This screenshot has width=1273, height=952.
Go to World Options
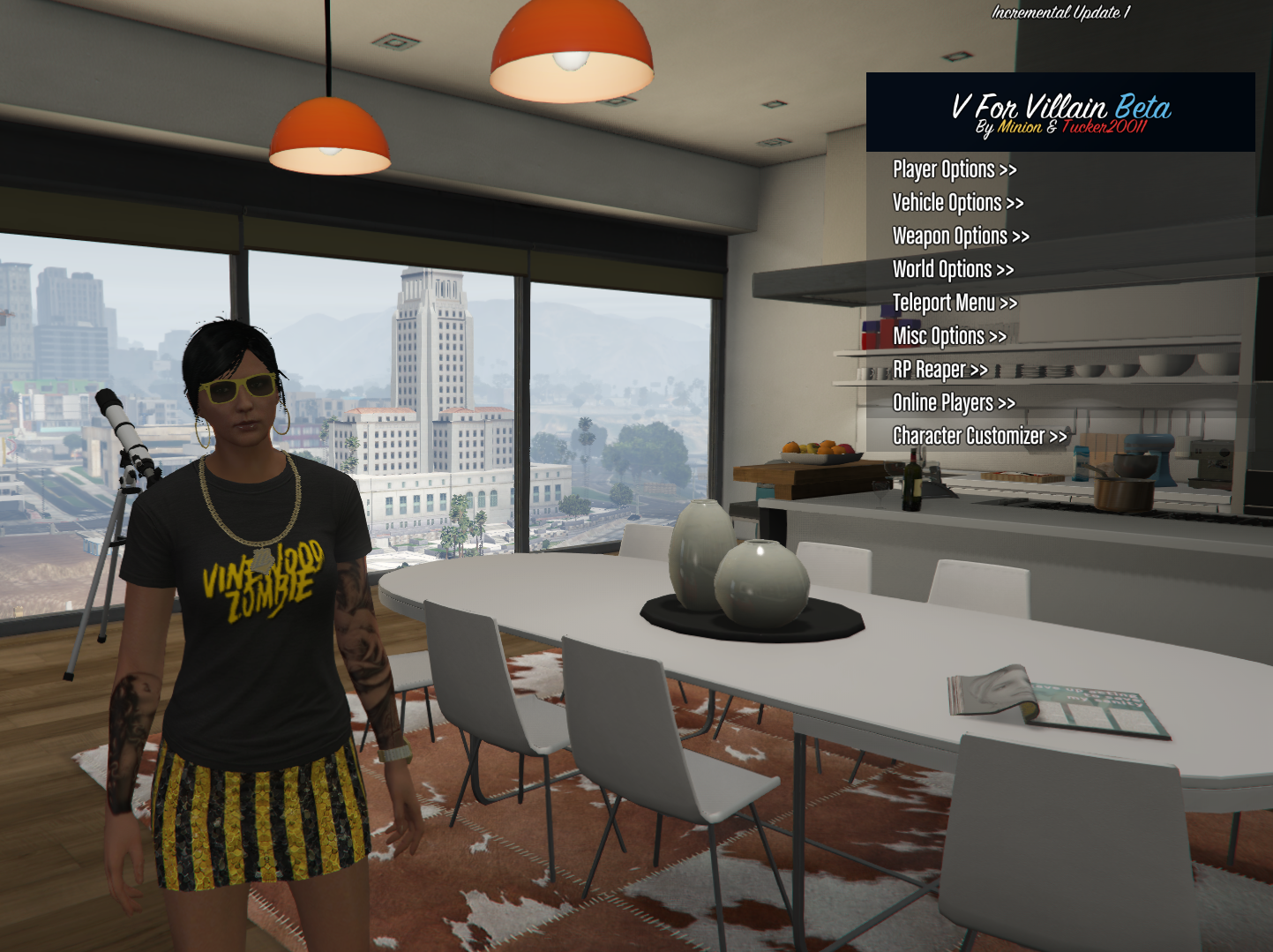coord(953,270)
